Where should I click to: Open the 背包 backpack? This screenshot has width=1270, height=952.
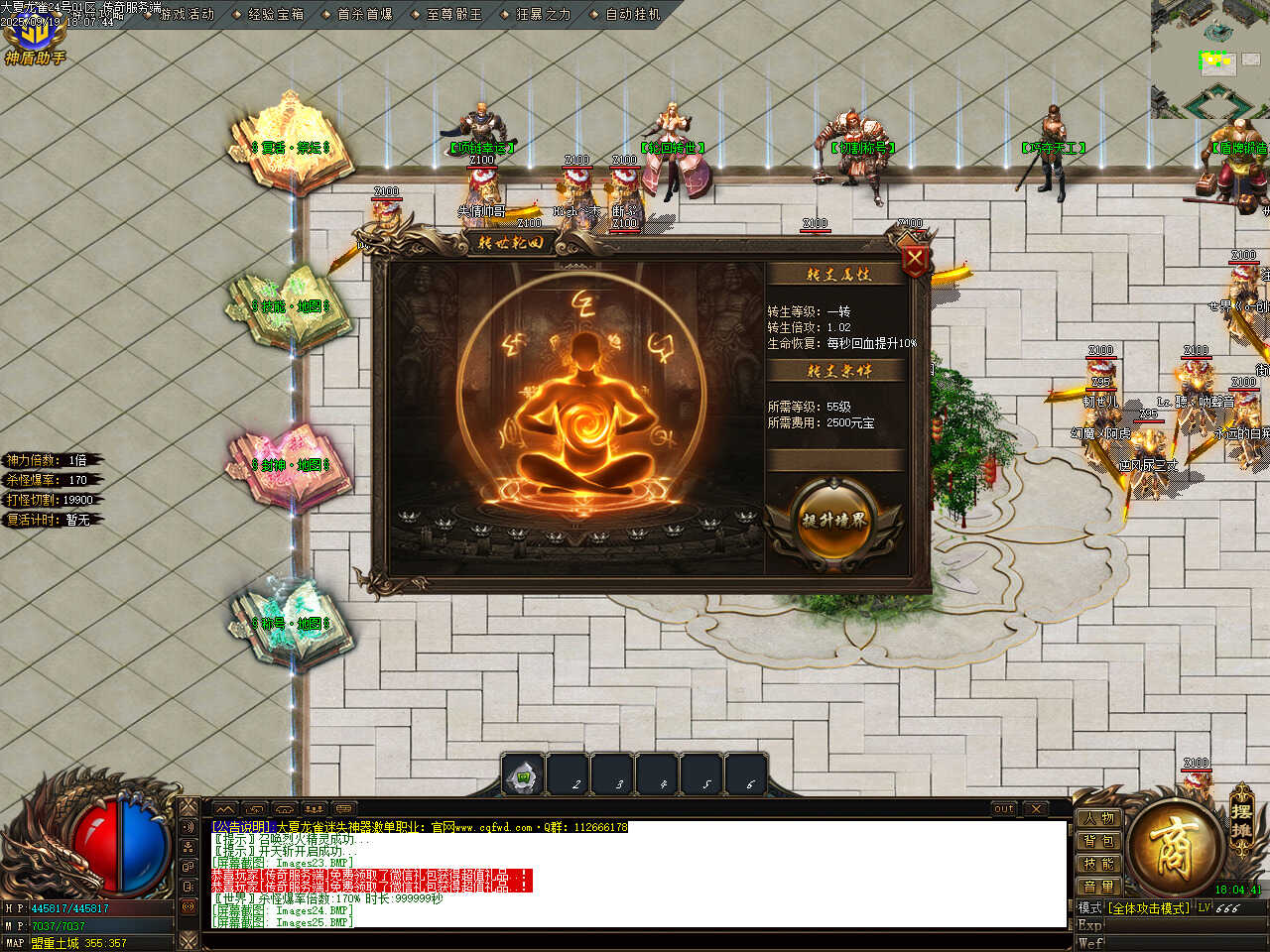(x=1099, y=841)
